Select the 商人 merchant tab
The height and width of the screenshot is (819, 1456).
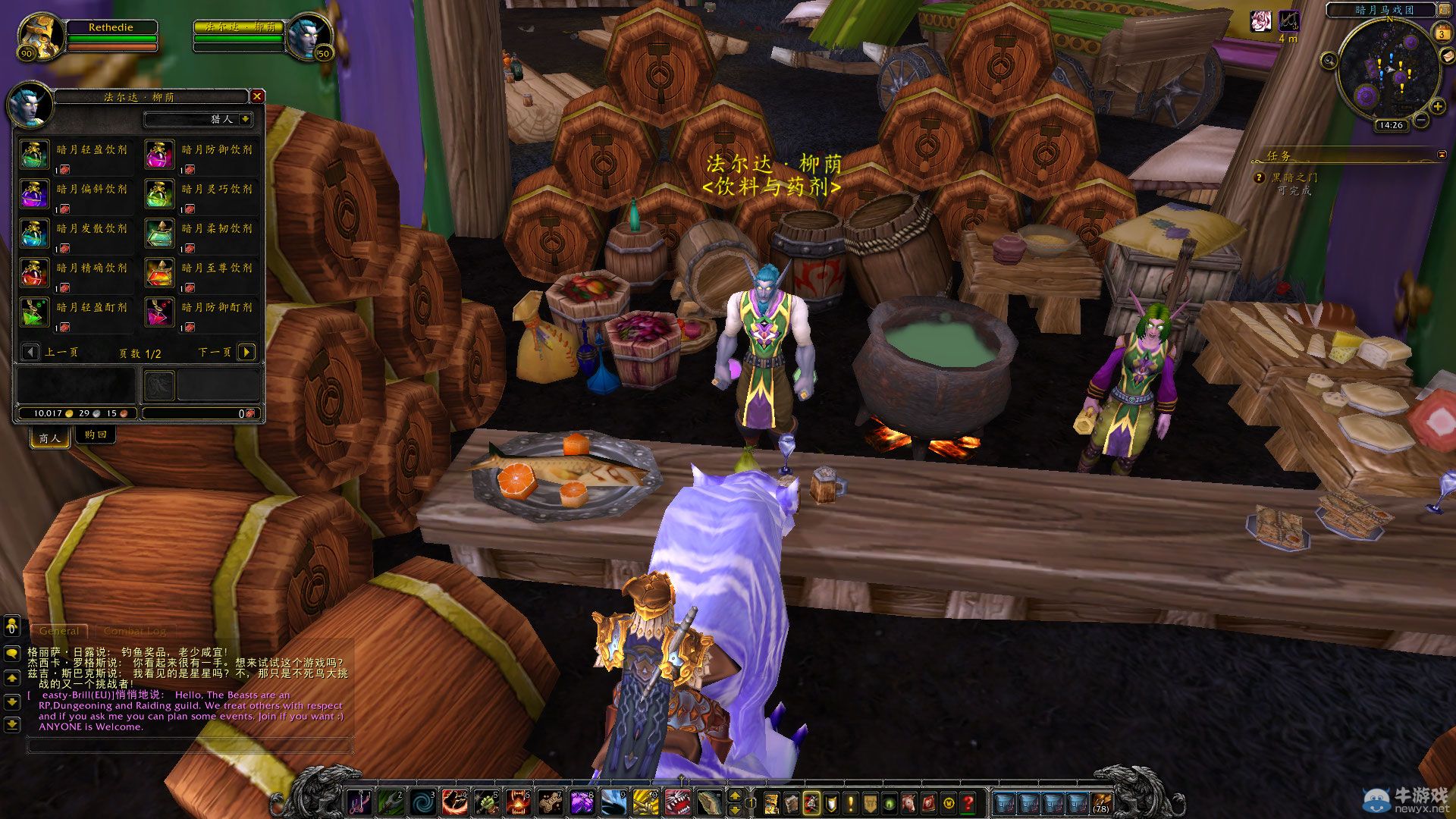49,438
